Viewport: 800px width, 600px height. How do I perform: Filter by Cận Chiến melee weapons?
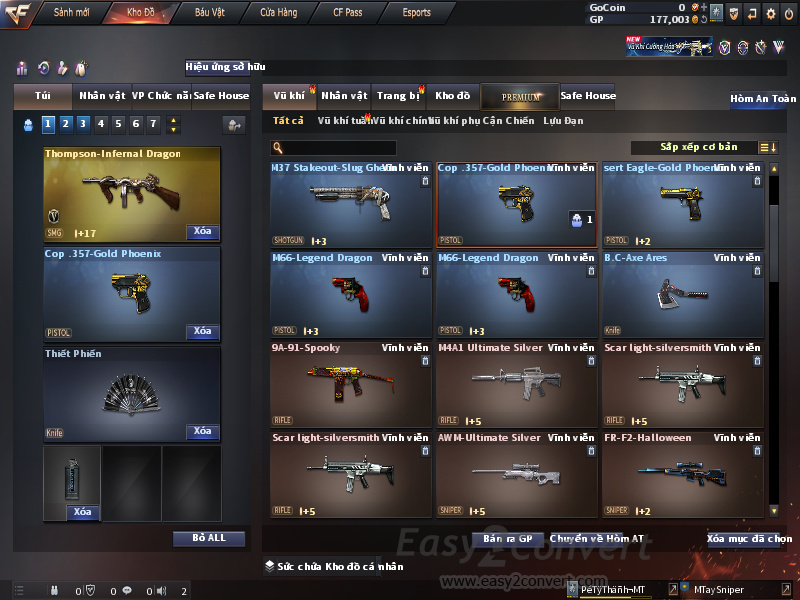click(x=507, y=121)
